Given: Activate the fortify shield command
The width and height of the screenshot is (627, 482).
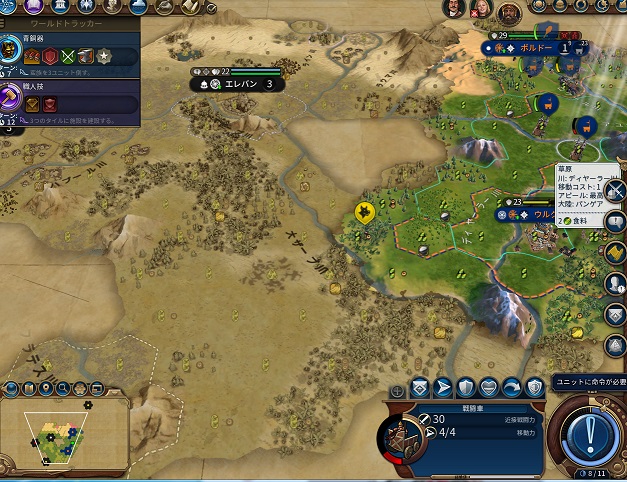Looking at the screenshot, I should [x=466, y=388].
